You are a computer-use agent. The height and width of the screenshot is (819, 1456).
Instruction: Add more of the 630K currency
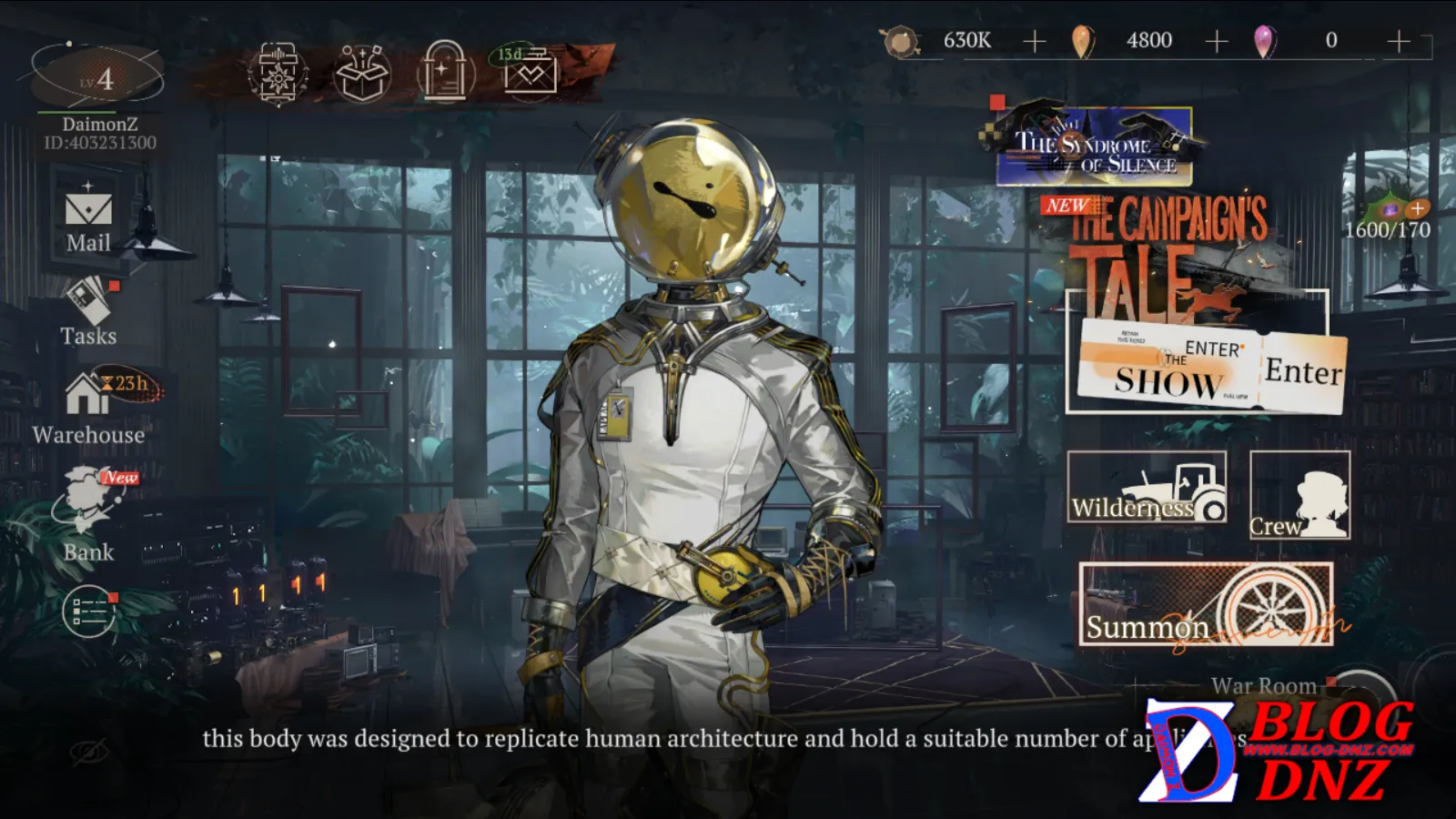coord(1035,41)
